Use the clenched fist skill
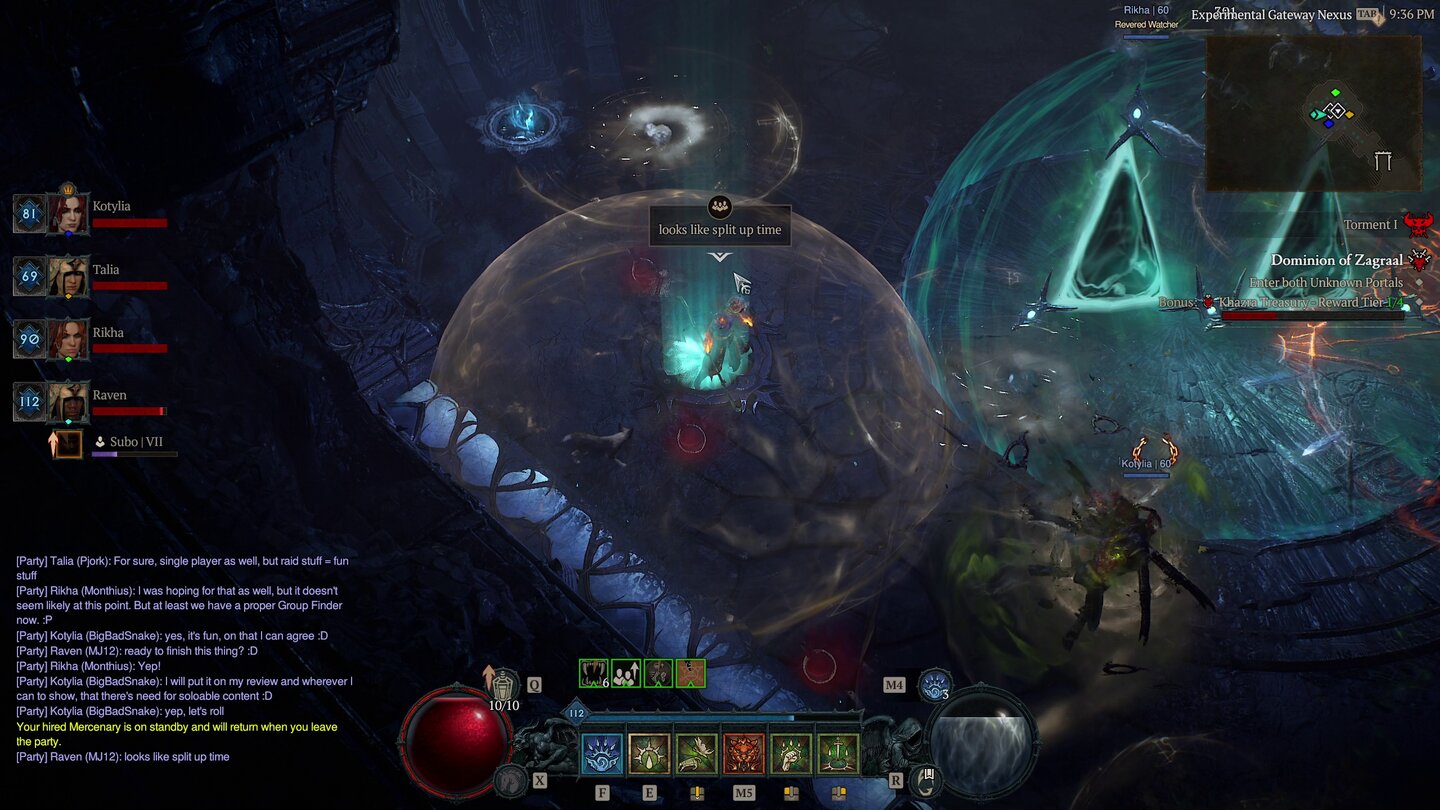This screenshot has height=810, width=1440. coord(791,754)
